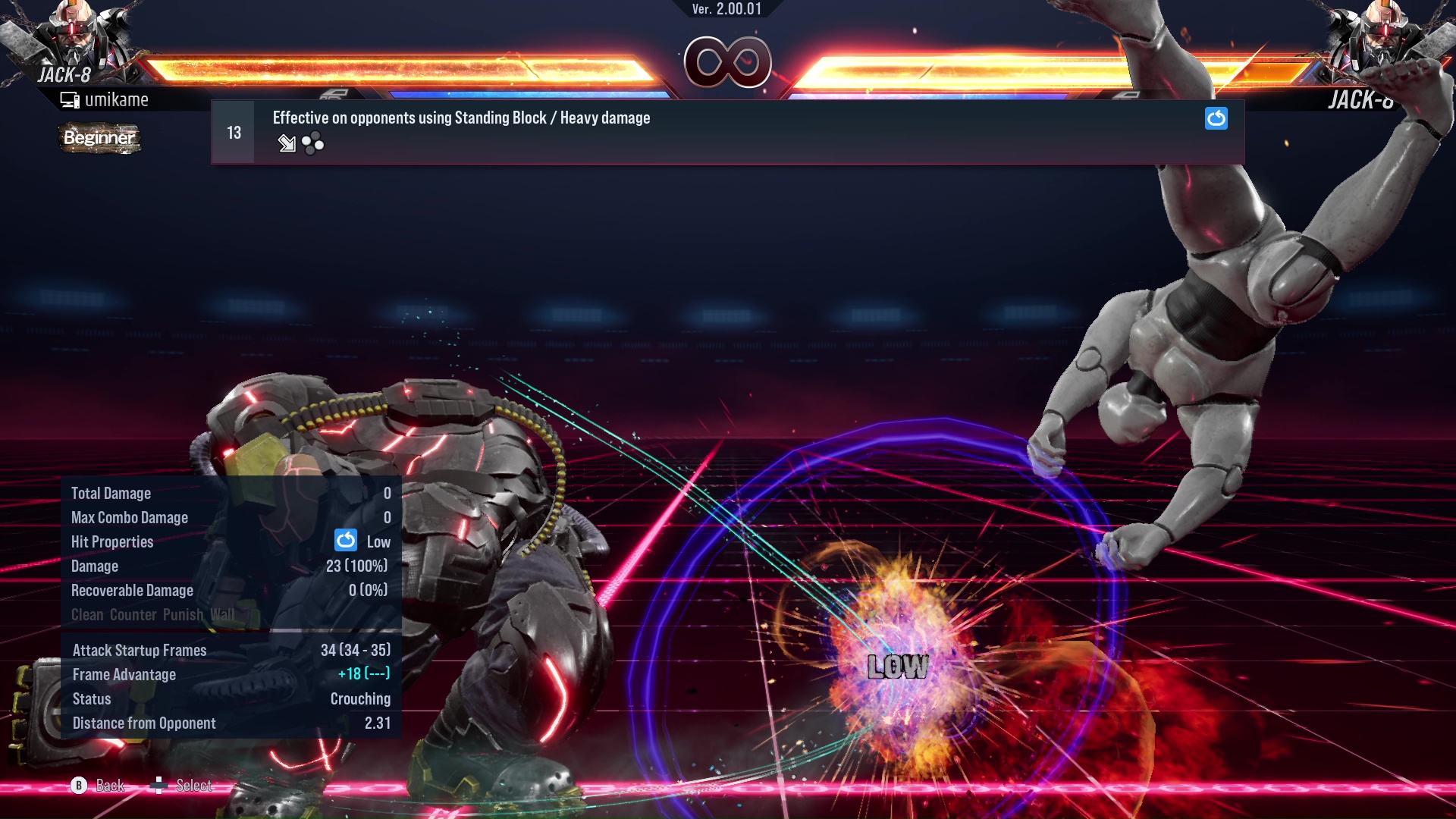This screenshot has height=819, width=1456.
Task: Toggle the Counter hit indicator
Action: tap(133, 615)
